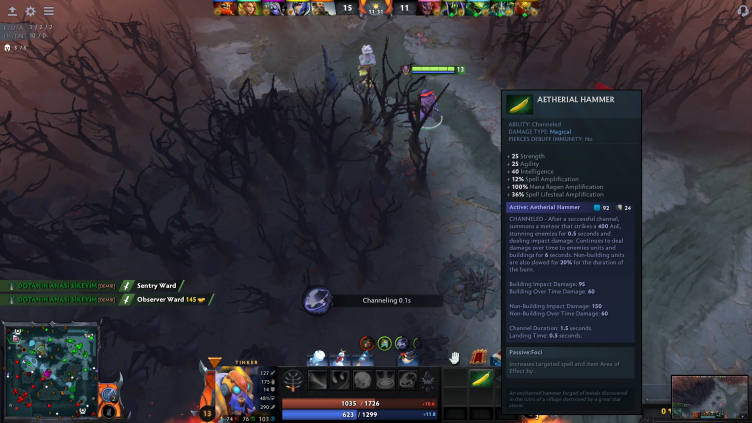Open the settings gear
This screenshot has width=752, height=423.
(x=30, y=11)
